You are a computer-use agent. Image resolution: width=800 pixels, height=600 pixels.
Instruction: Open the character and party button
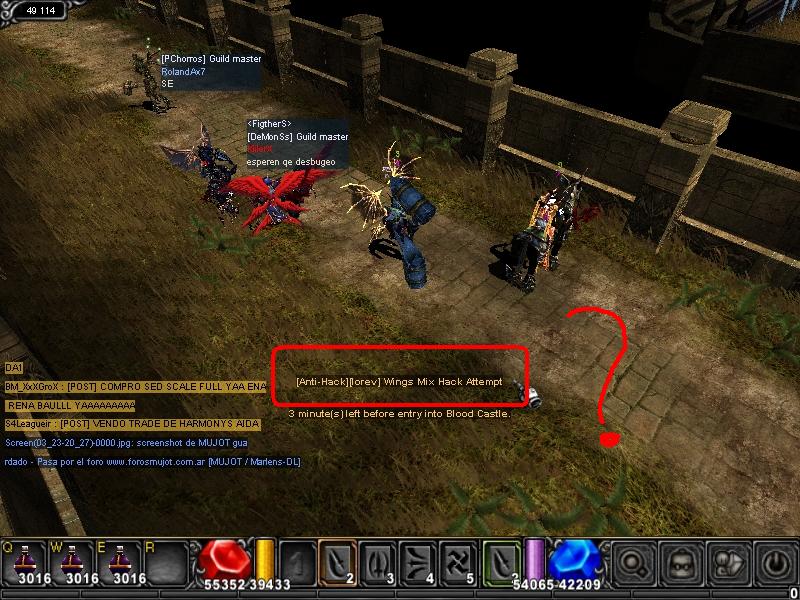(728, 564)
